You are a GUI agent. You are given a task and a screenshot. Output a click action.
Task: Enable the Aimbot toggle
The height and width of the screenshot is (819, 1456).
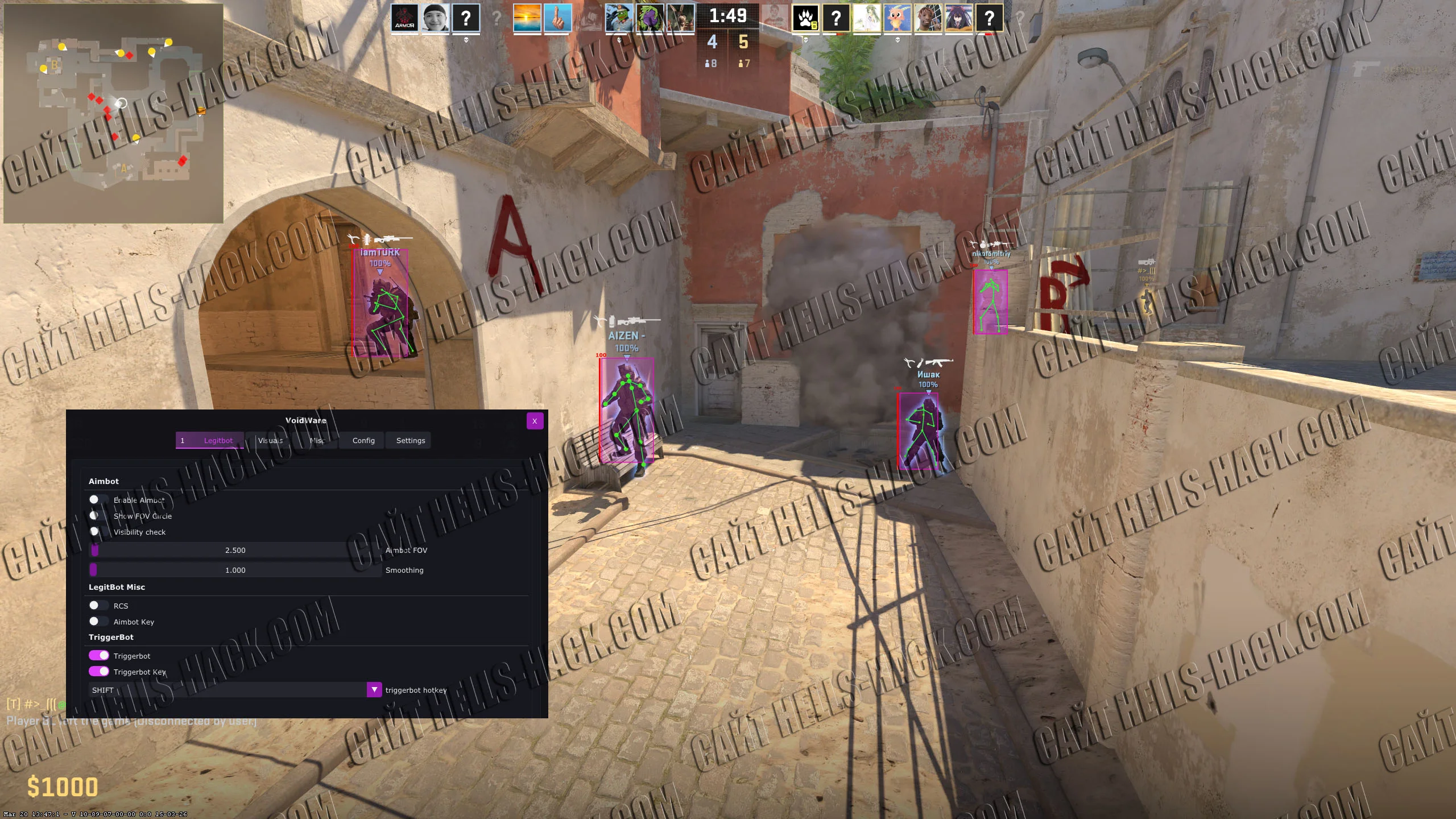[98, 499]
